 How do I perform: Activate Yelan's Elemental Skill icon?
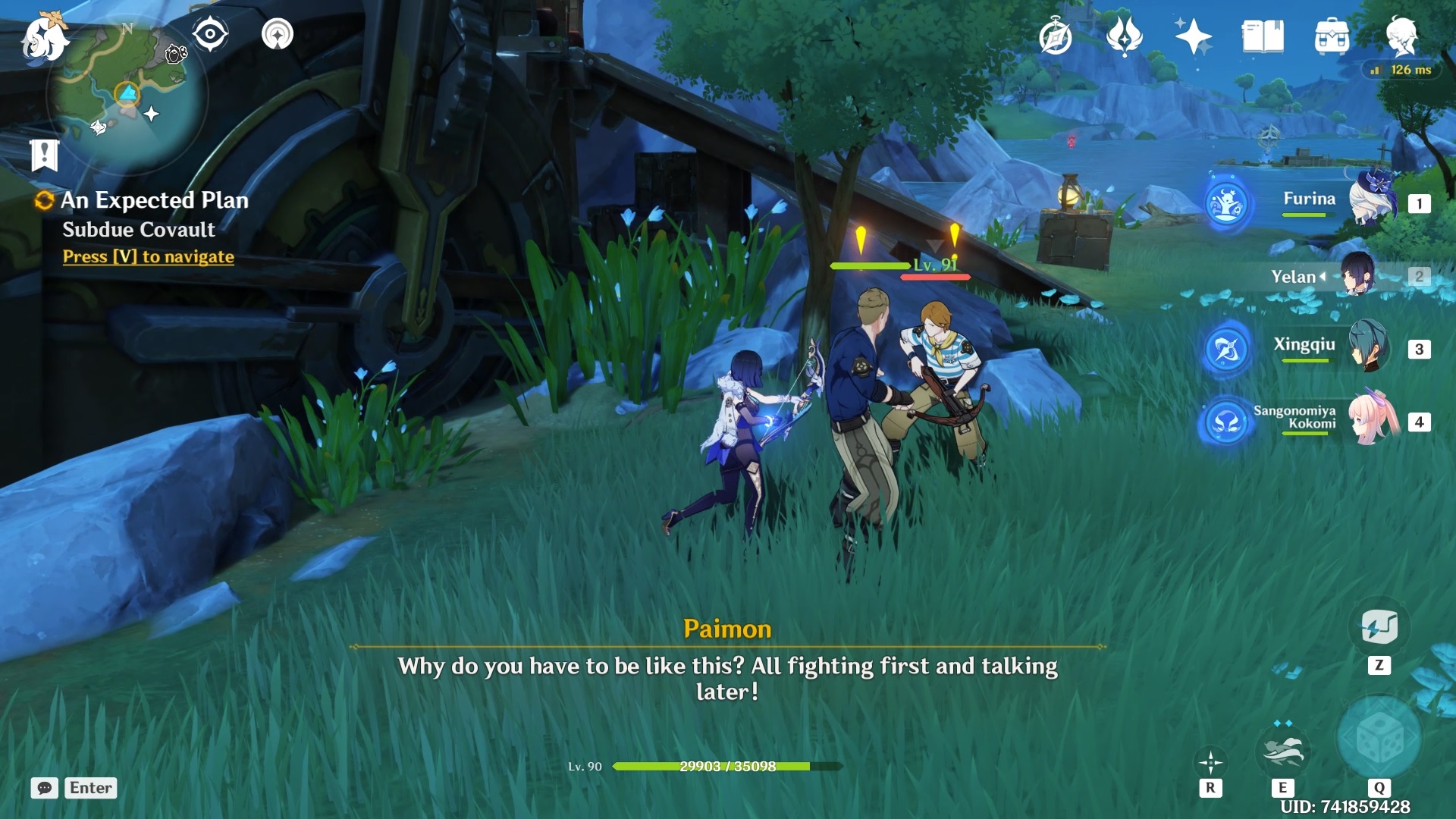pyautogui.click(x=1282, y=752)
